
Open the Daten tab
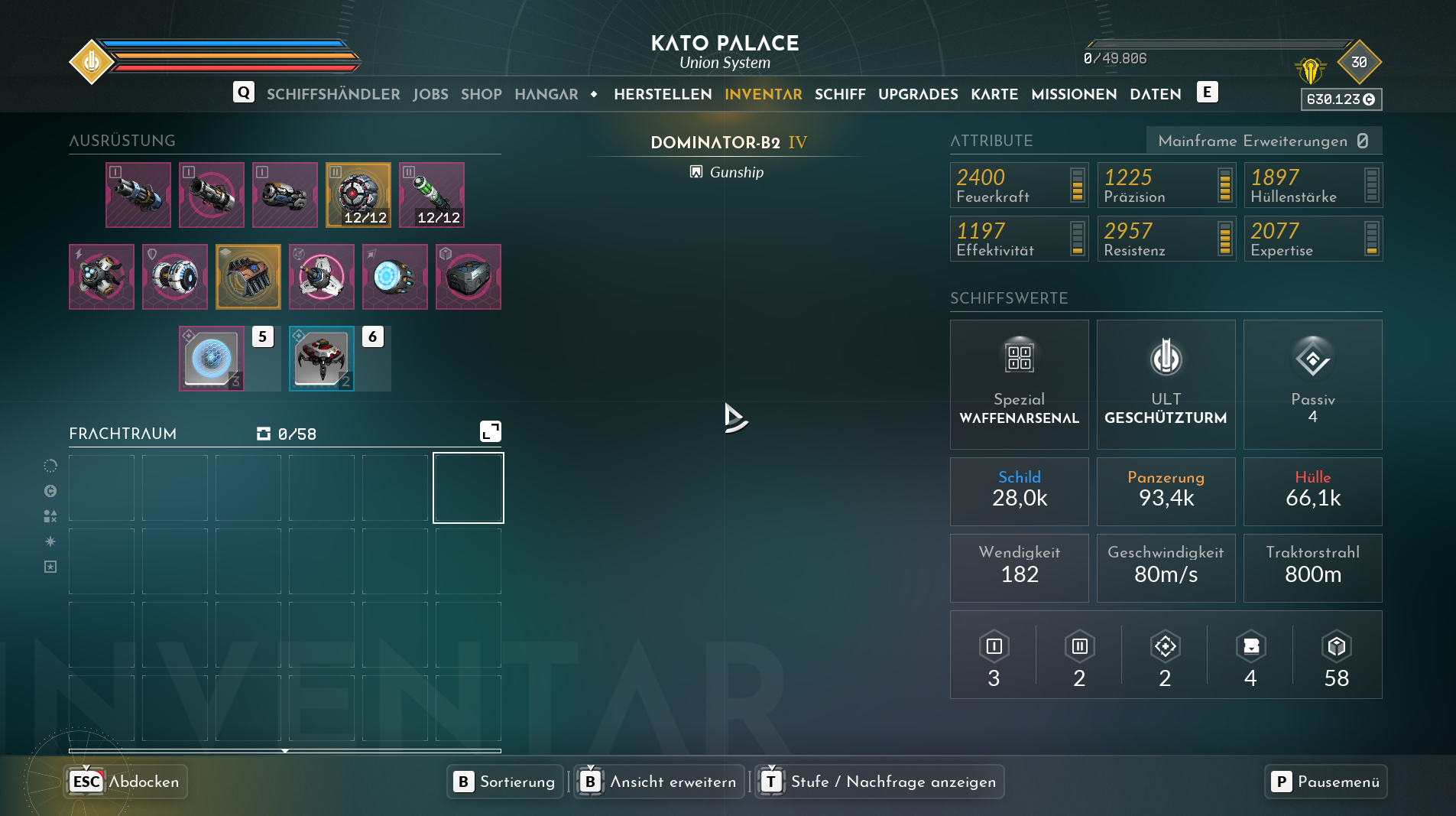(x=1156, y=94)
